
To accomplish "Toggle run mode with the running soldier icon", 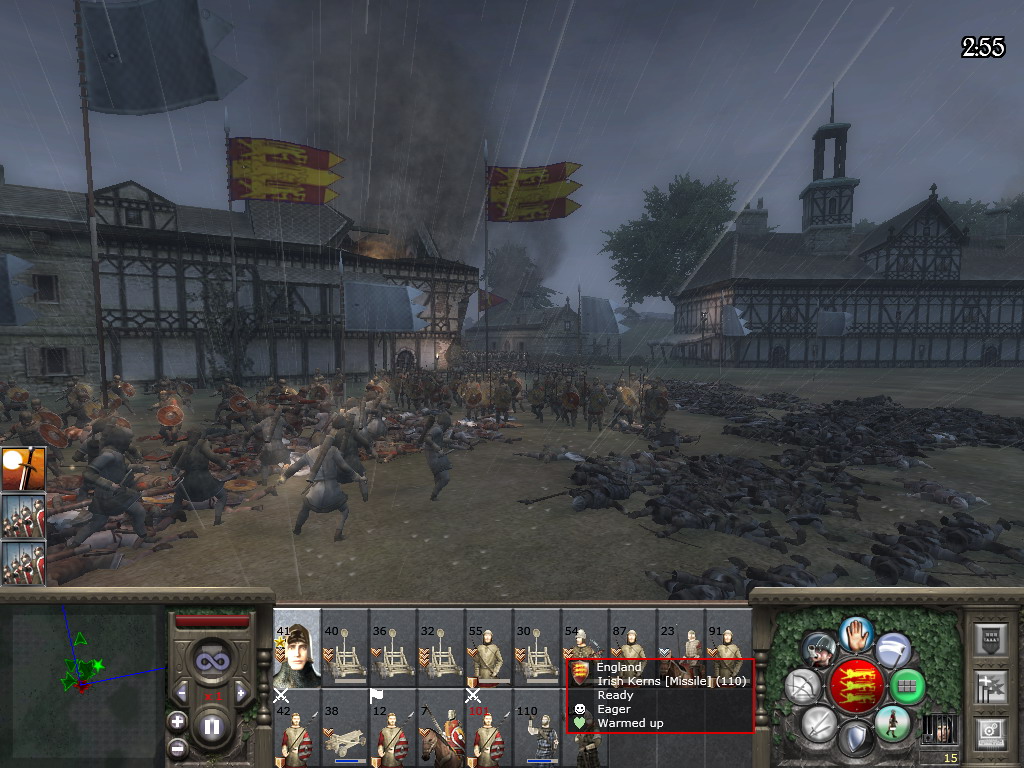I will click(891, 722).
